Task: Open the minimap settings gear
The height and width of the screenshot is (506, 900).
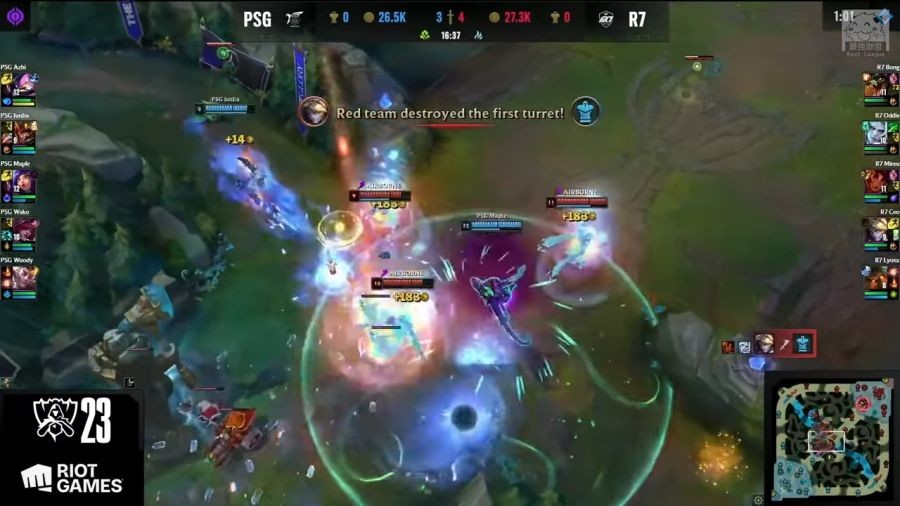Action: pyautogui.click(x=759, y=498)
